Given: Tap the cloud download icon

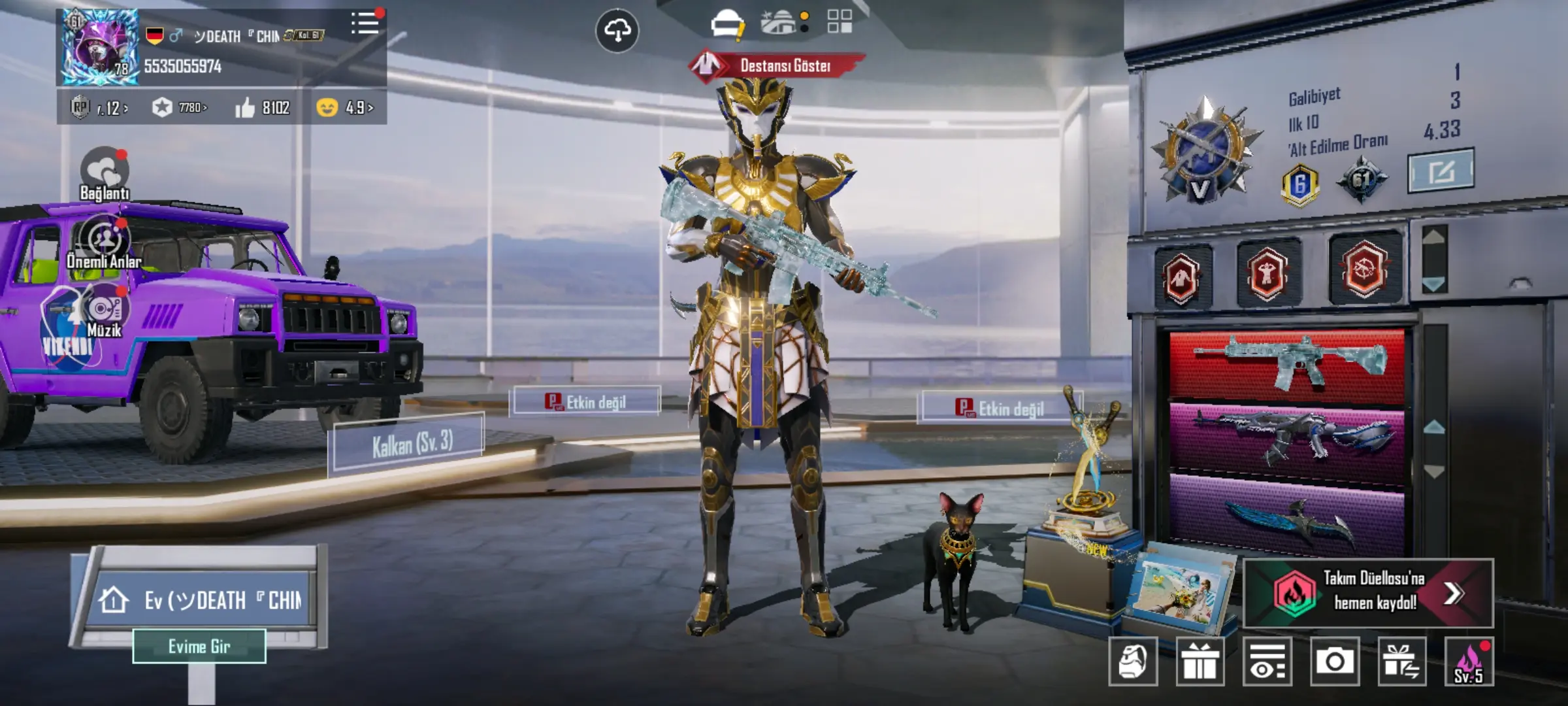Looking at the screenshot, I should pyautogui.click(x=617, y=30).
